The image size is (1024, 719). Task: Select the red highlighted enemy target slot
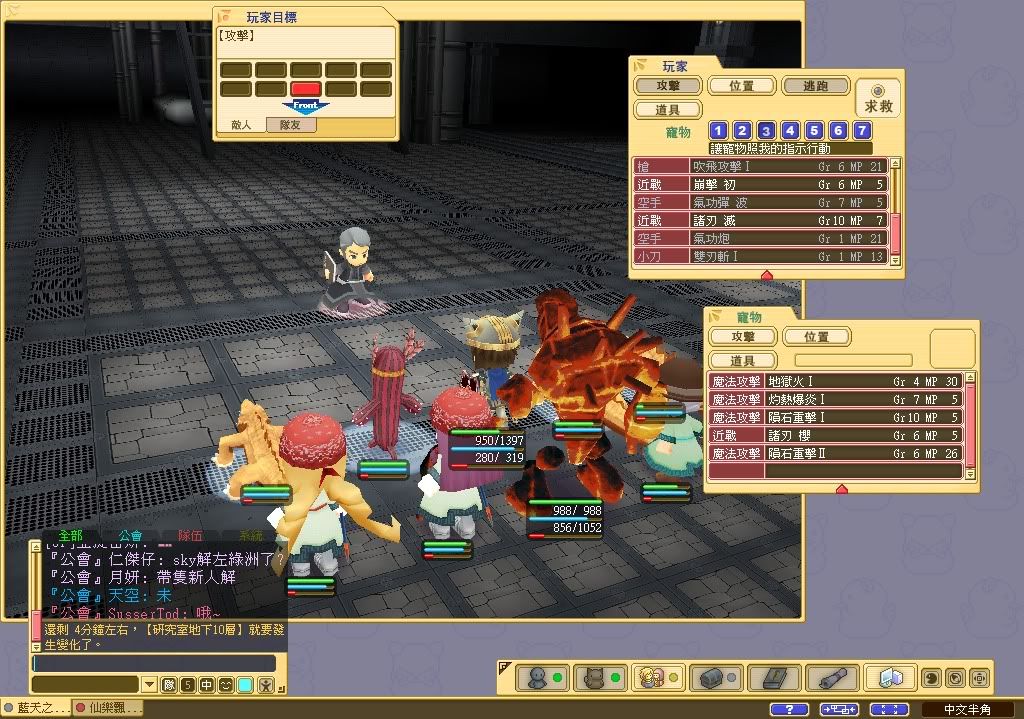click(x=305, y=89)
